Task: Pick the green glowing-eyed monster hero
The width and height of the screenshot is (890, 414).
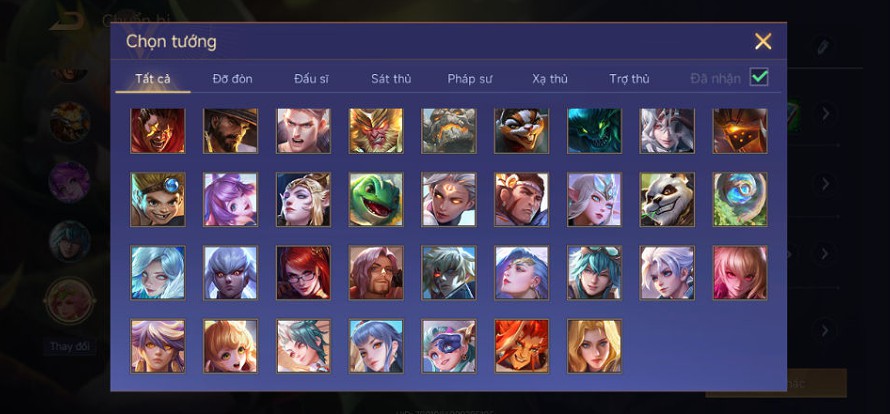Action: click(x=594, y=131)
